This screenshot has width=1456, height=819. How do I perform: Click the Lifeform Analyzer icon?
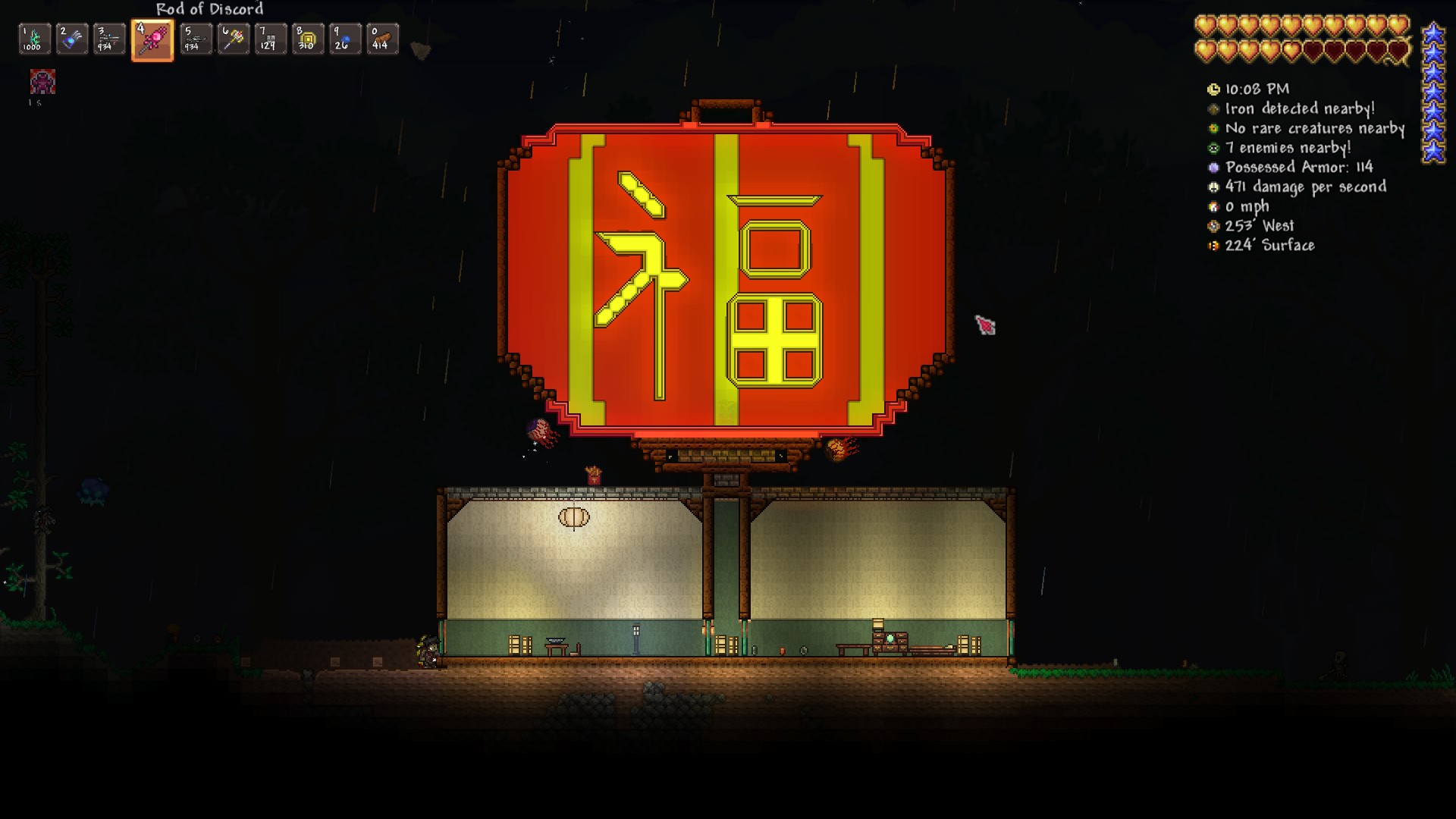(x=1214, y=129)
